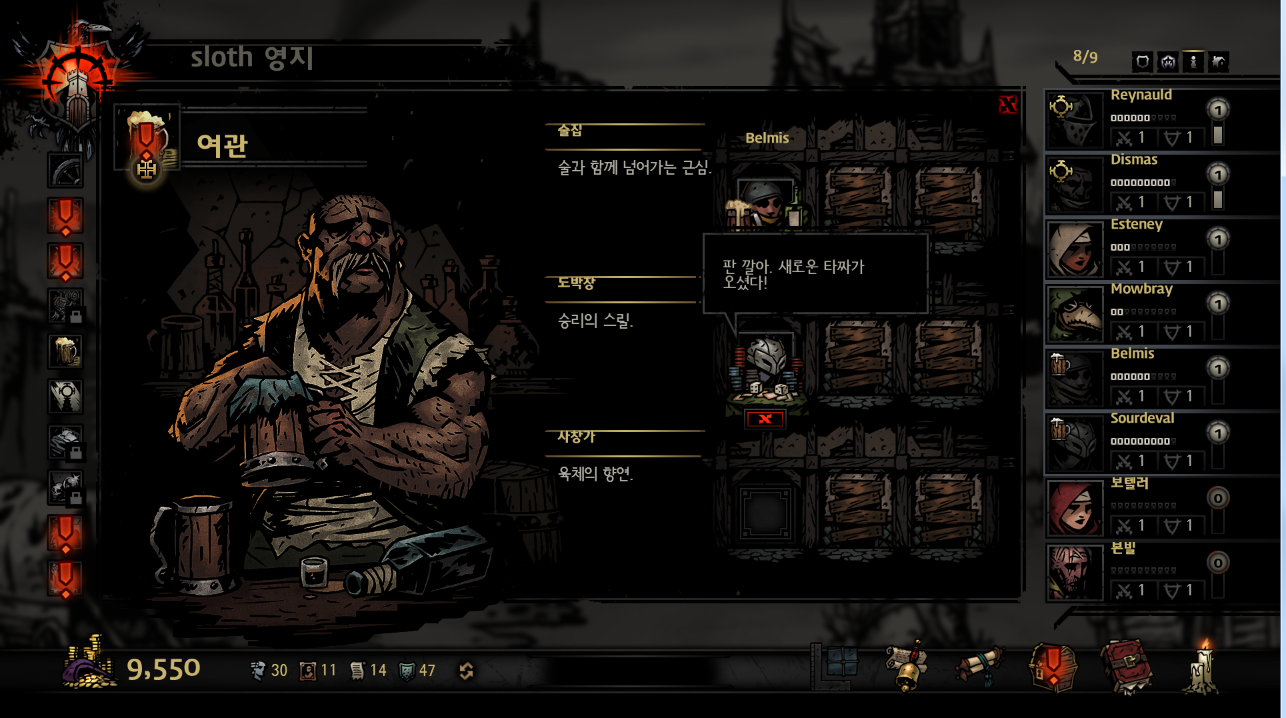The width and height of the screenshot is (1286, 718).
Task: Open the red journal book
Action: [1127, 667]
